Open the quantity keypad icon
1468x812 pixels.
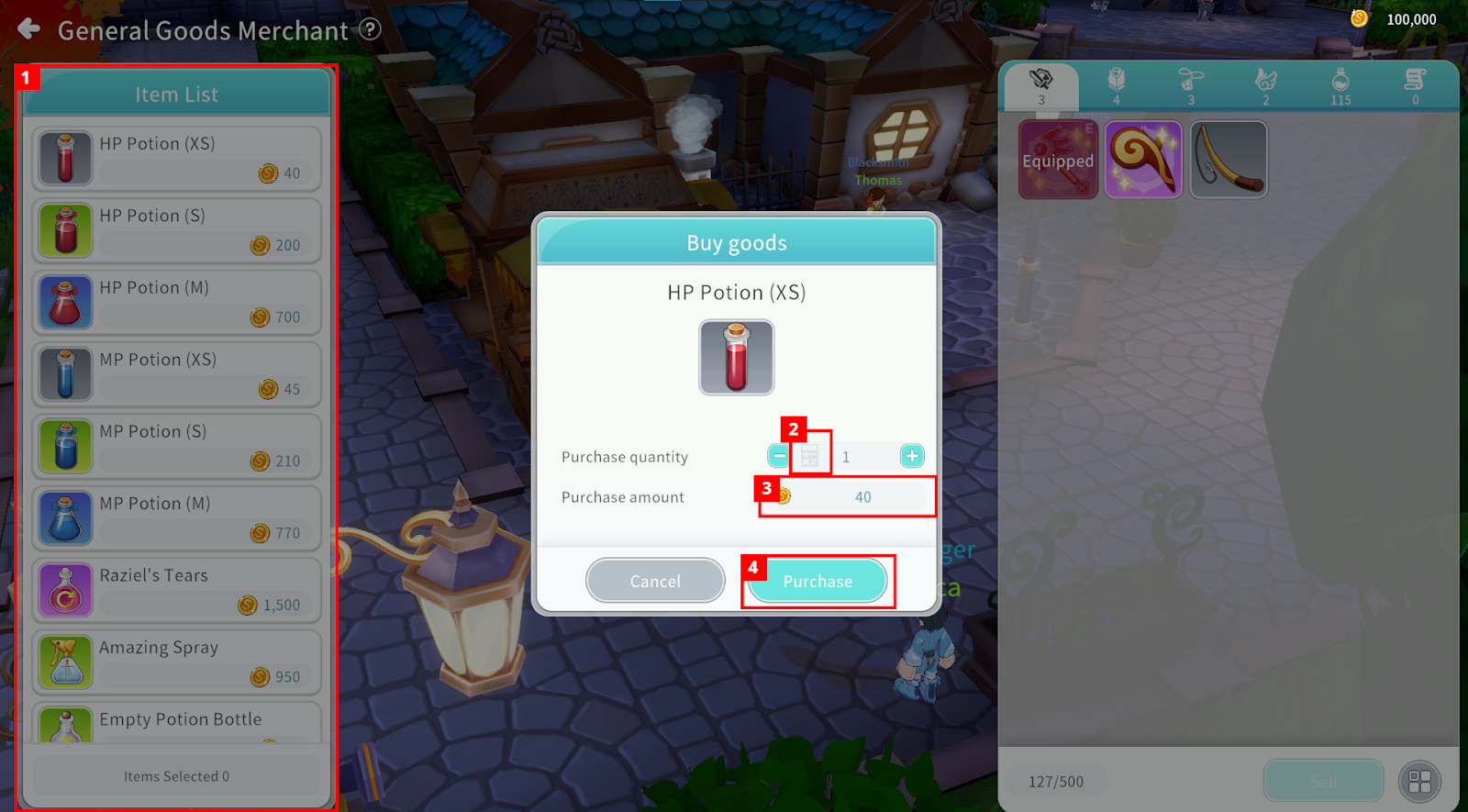click(810, 456)
